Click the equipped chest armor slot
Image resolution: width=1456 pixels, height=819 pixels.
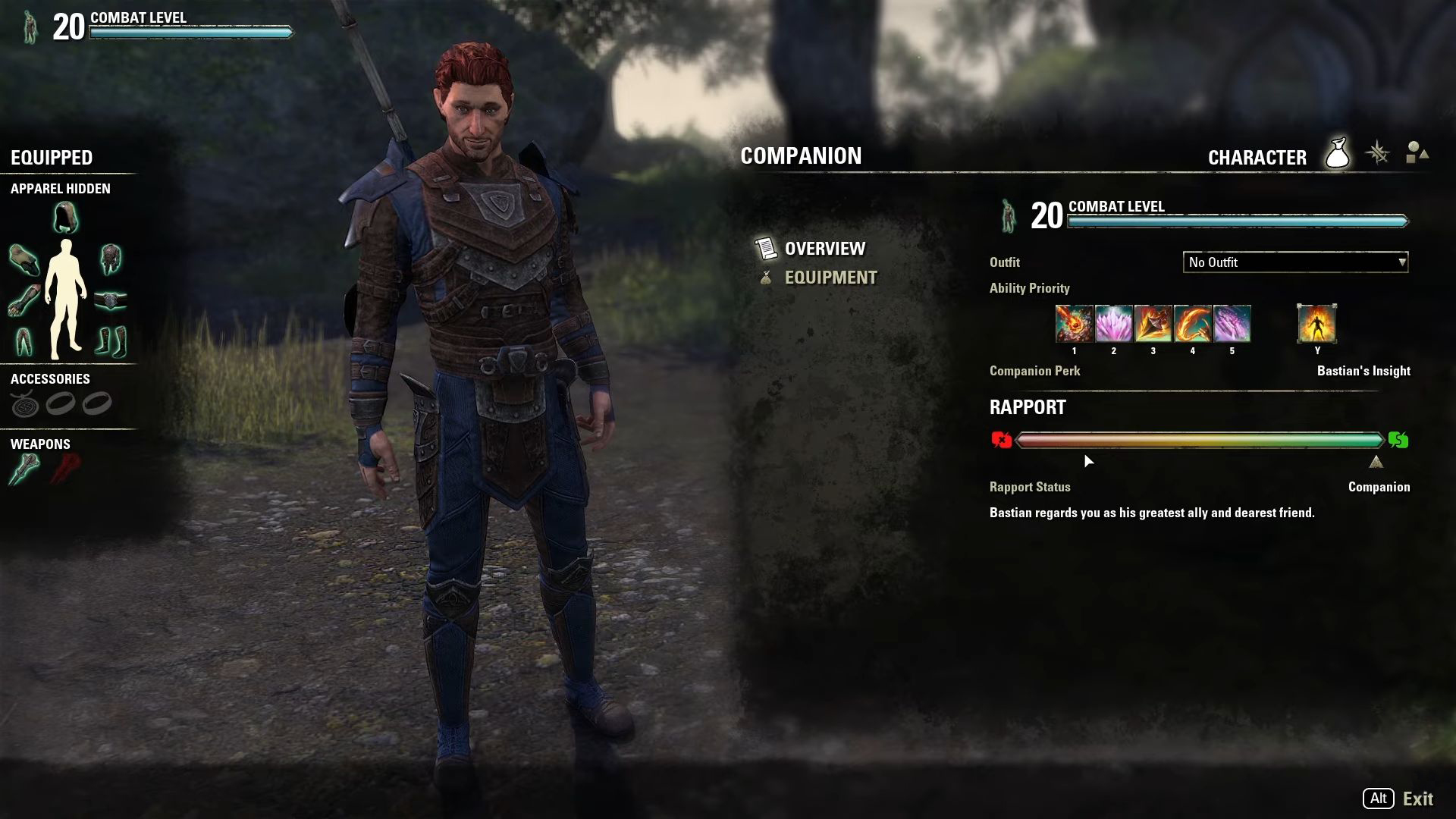(111, 259)
